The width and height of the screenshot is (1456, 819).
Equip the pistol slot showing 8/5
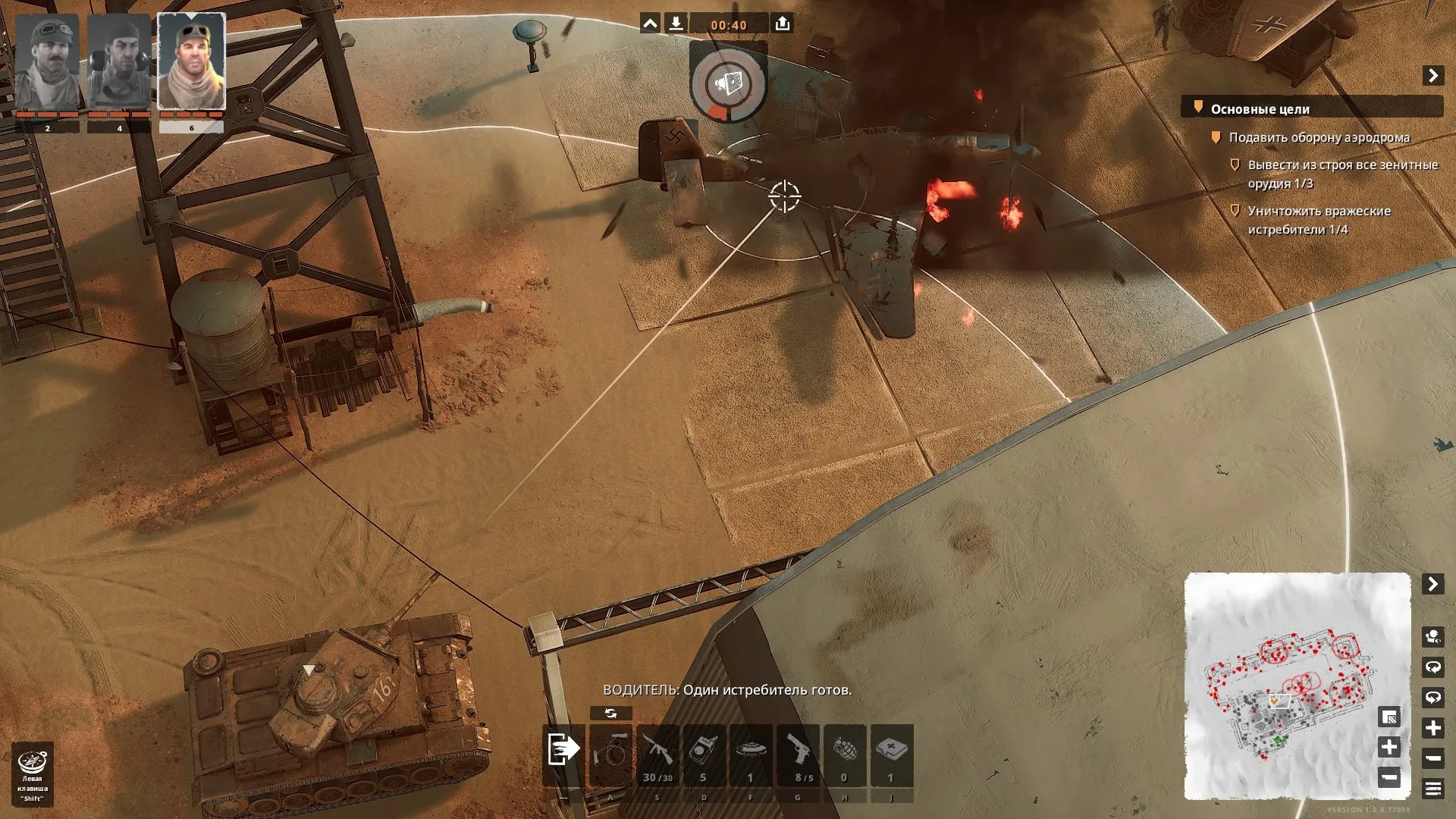(798, 756)
